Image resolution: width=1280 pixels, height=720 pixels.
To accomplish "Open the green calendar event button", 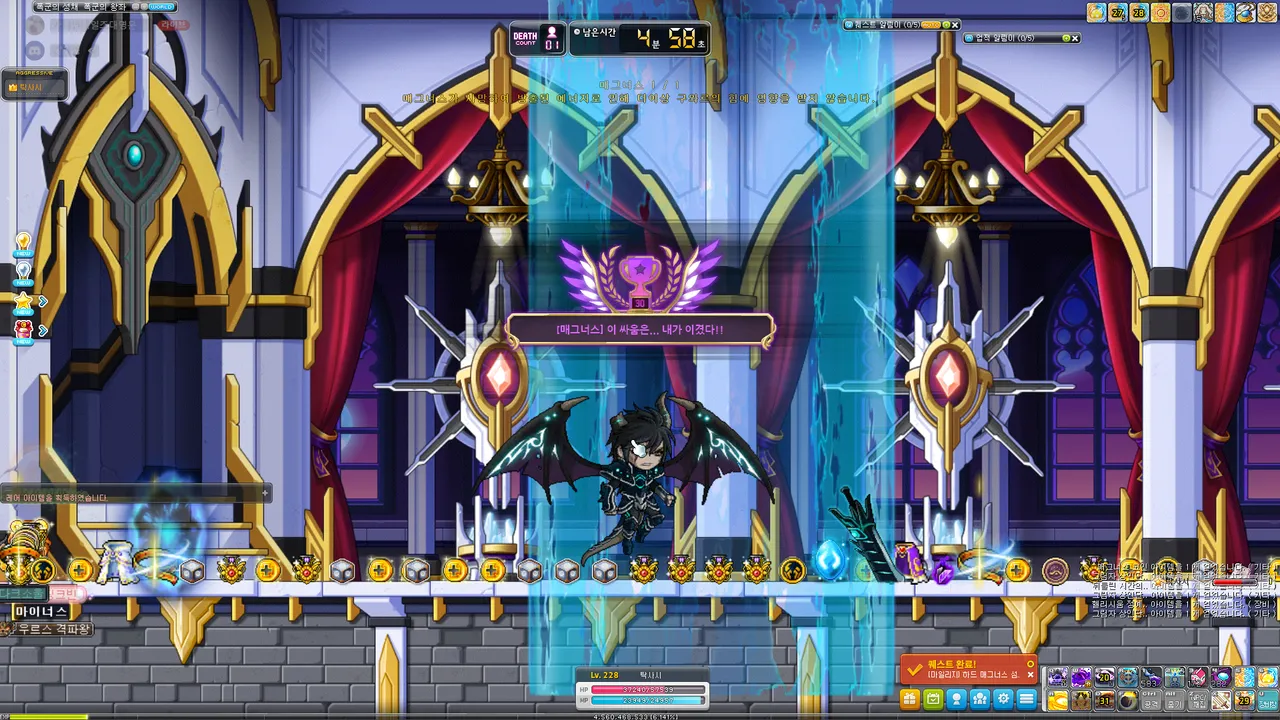I will coord(933,699).
